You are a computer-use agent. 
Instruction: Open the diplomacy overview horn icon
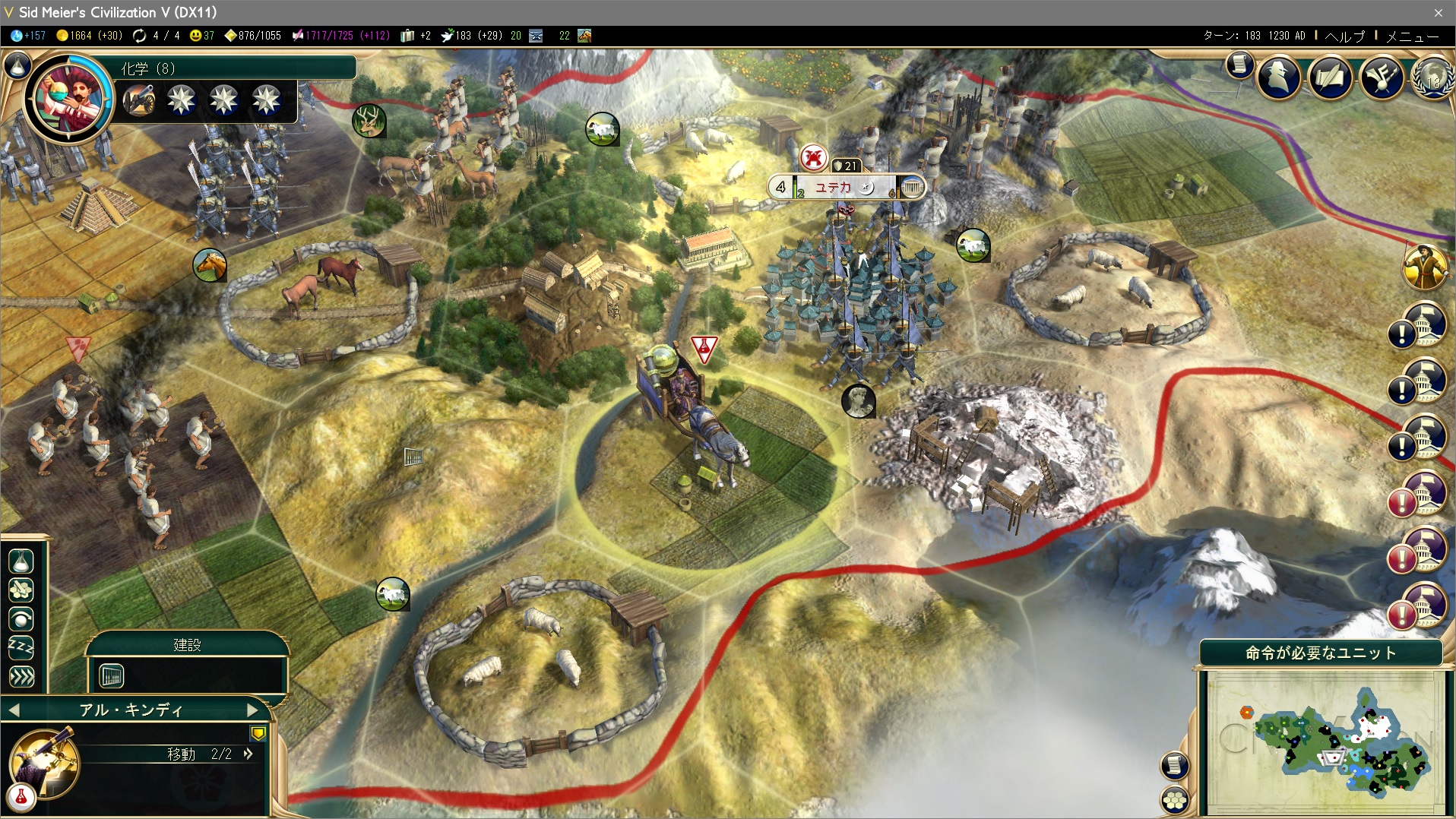pos(1381,77)
